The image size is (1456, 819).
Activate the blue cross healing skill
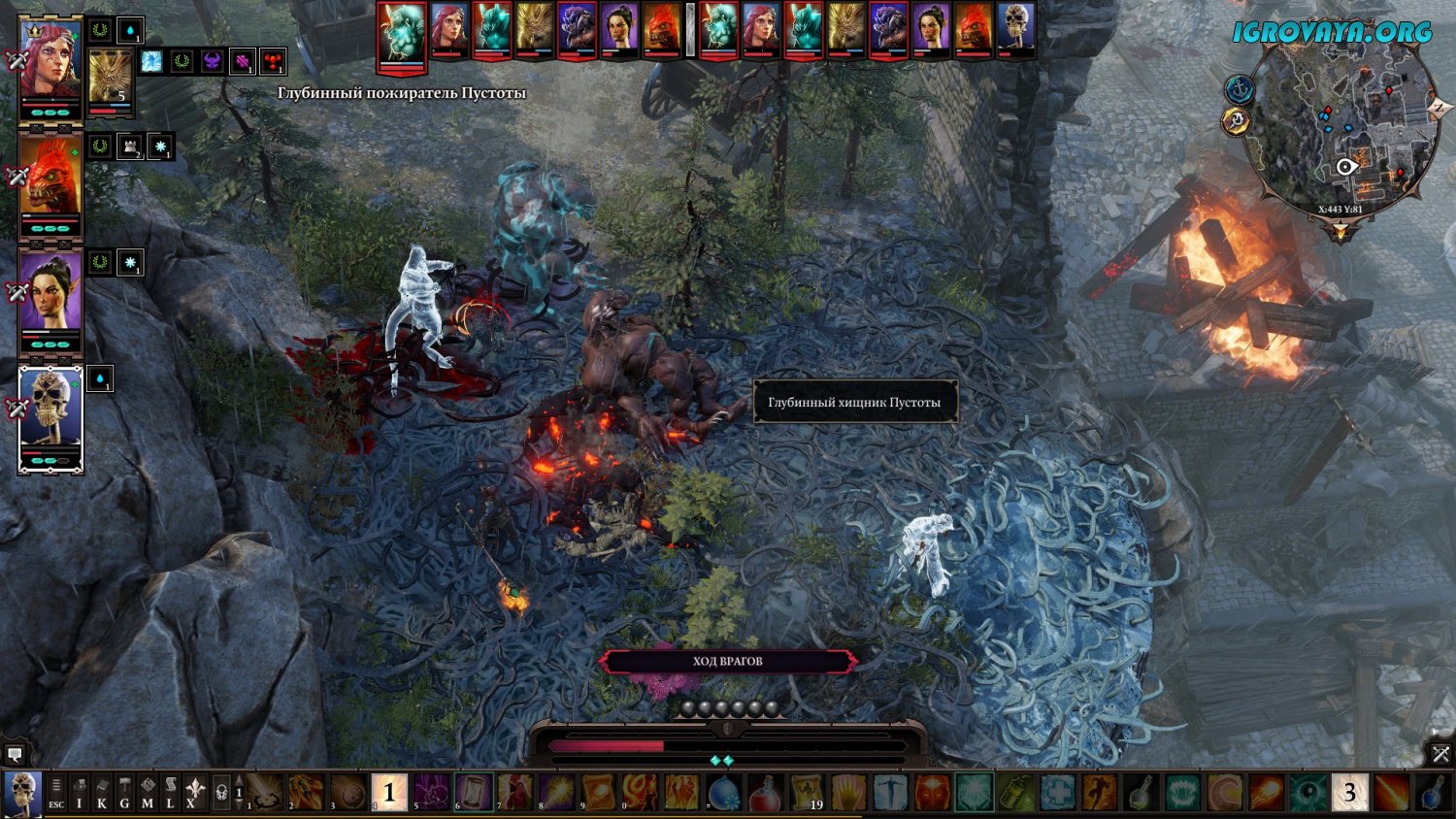tap(1057, 793)
